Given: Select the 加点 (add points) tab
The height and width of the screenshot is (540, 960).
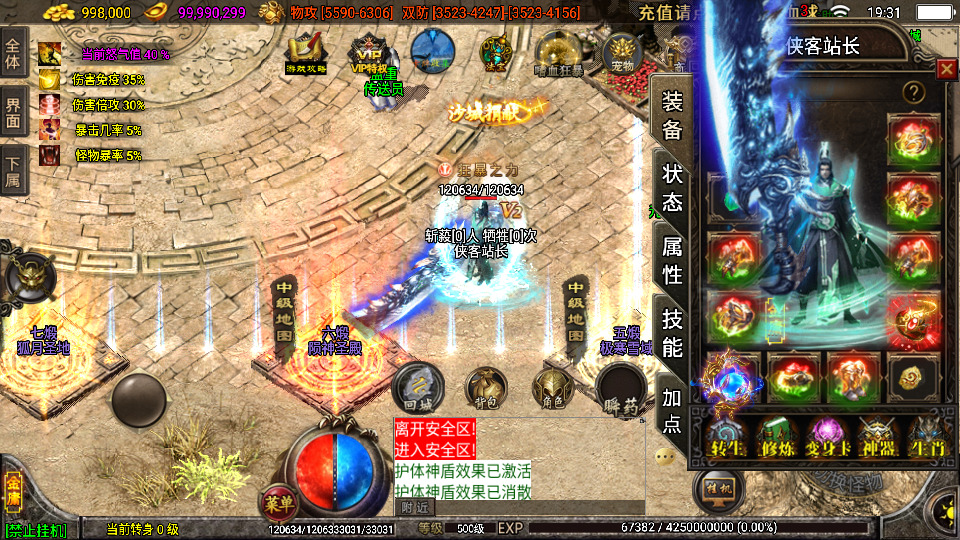Looking at the screenshot, I should 672,409.
